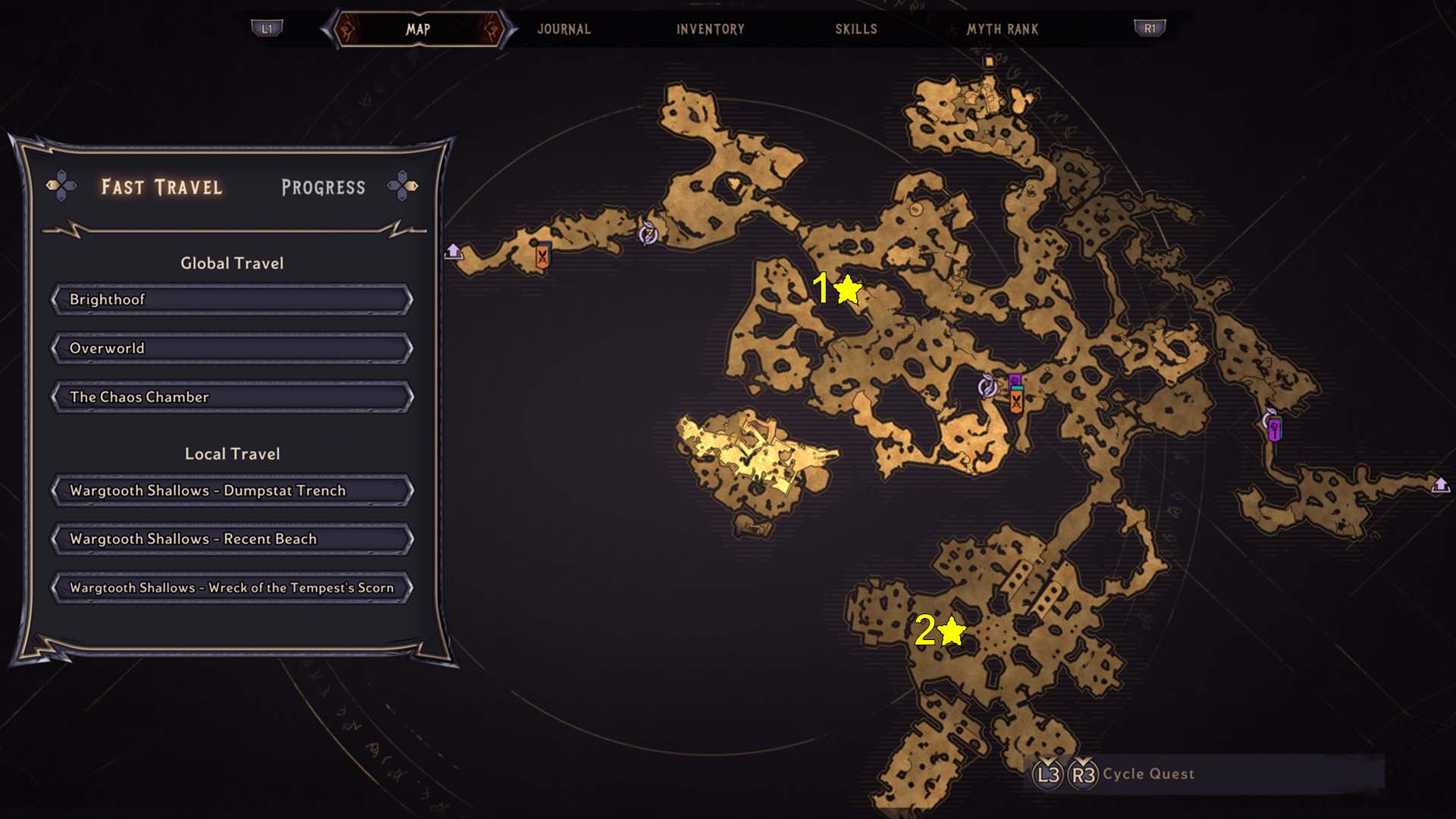
Task: Select the Fast Travel panel tab
Action: (162, 187)
